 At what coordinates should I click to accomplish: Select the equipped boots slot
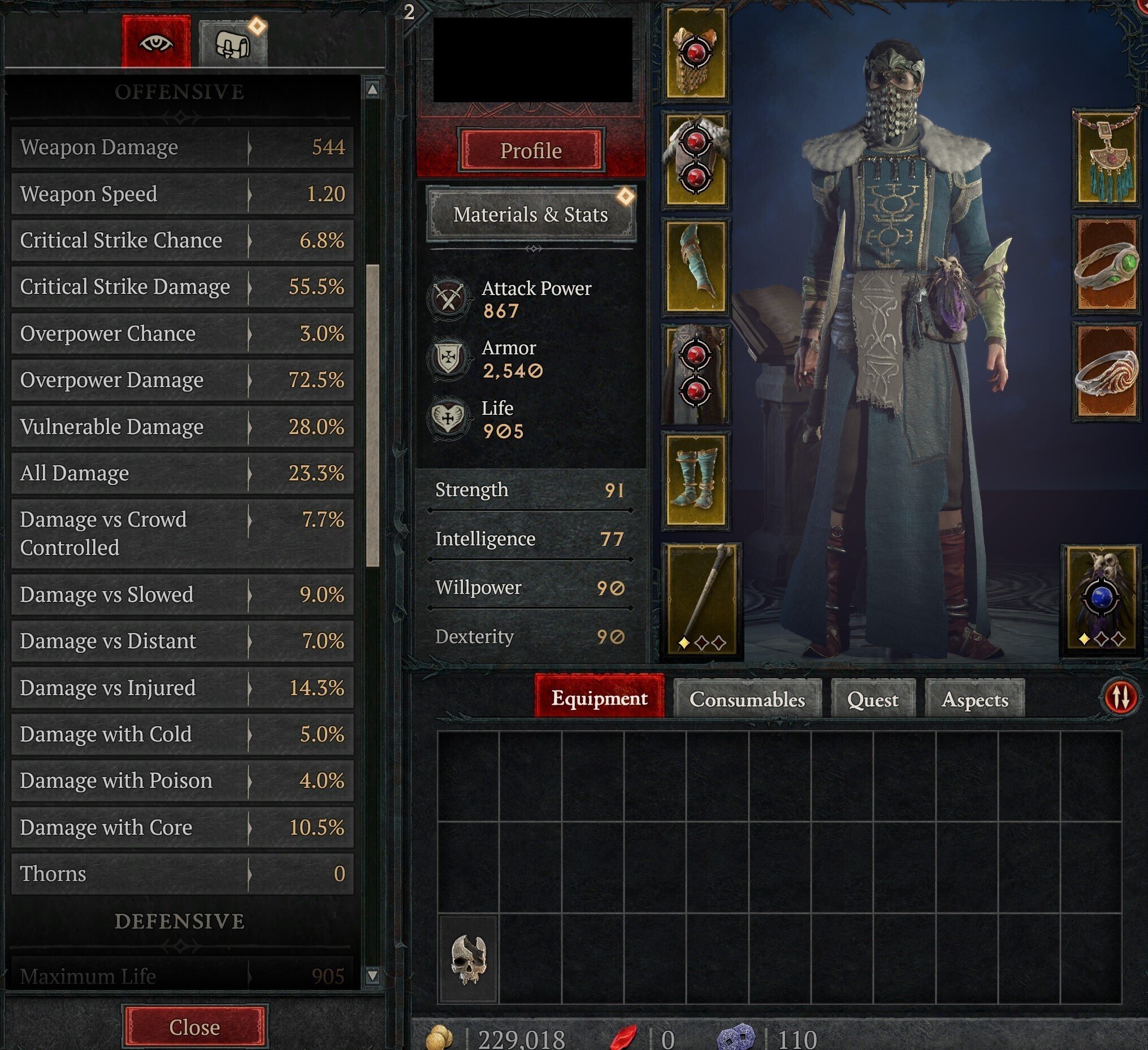(696, 480)
